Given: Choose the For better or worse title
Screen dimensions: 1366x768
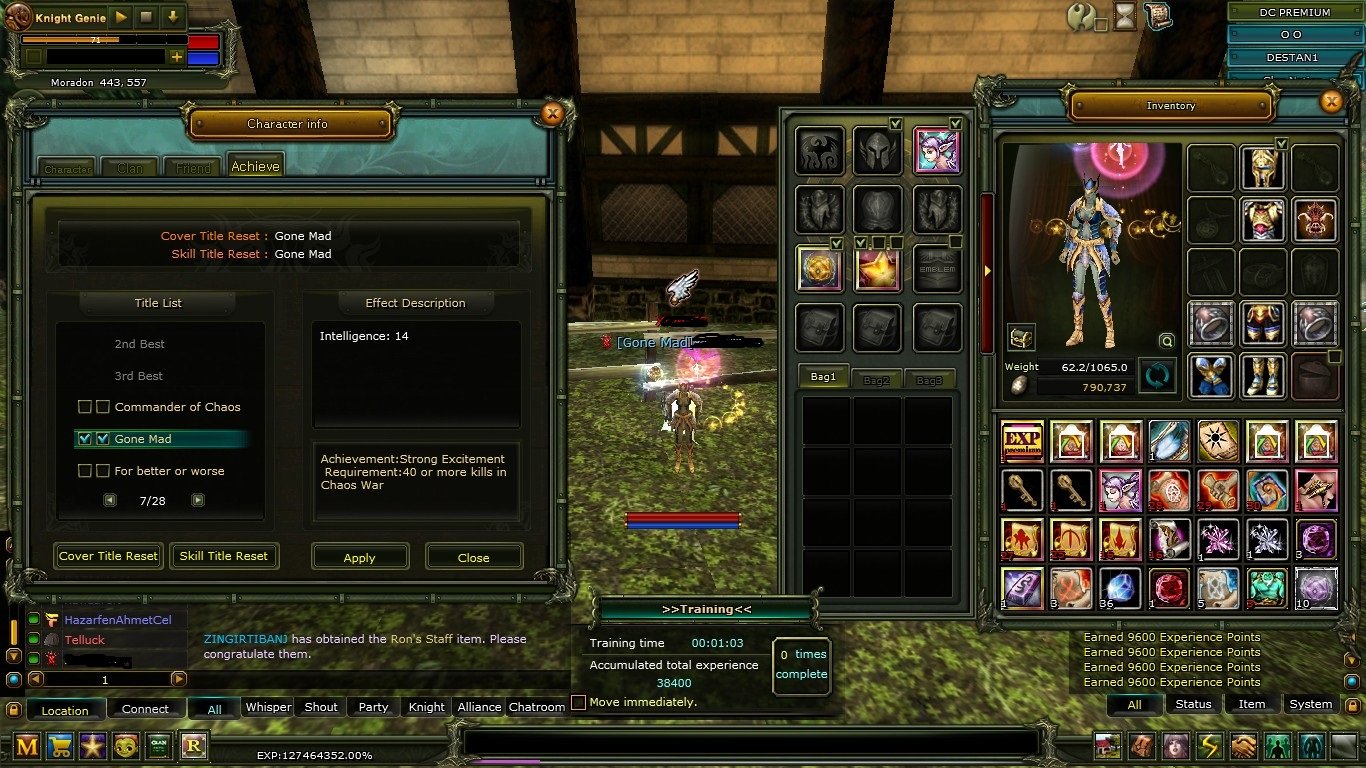Looking at the screenshot, I should click(x=169, y=471).
